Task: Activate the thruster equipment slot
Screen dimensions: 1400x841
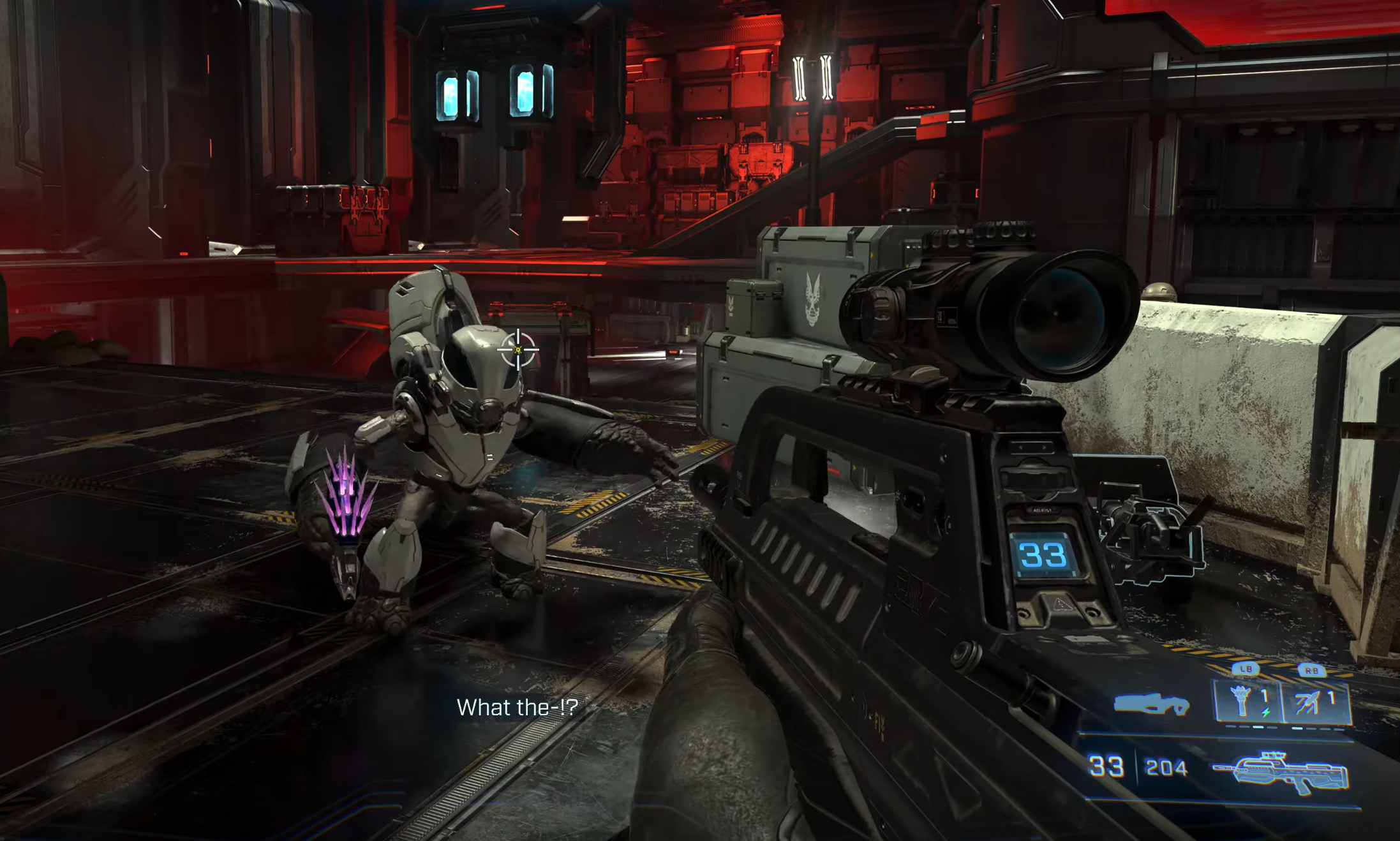Action: [1315, 703]
